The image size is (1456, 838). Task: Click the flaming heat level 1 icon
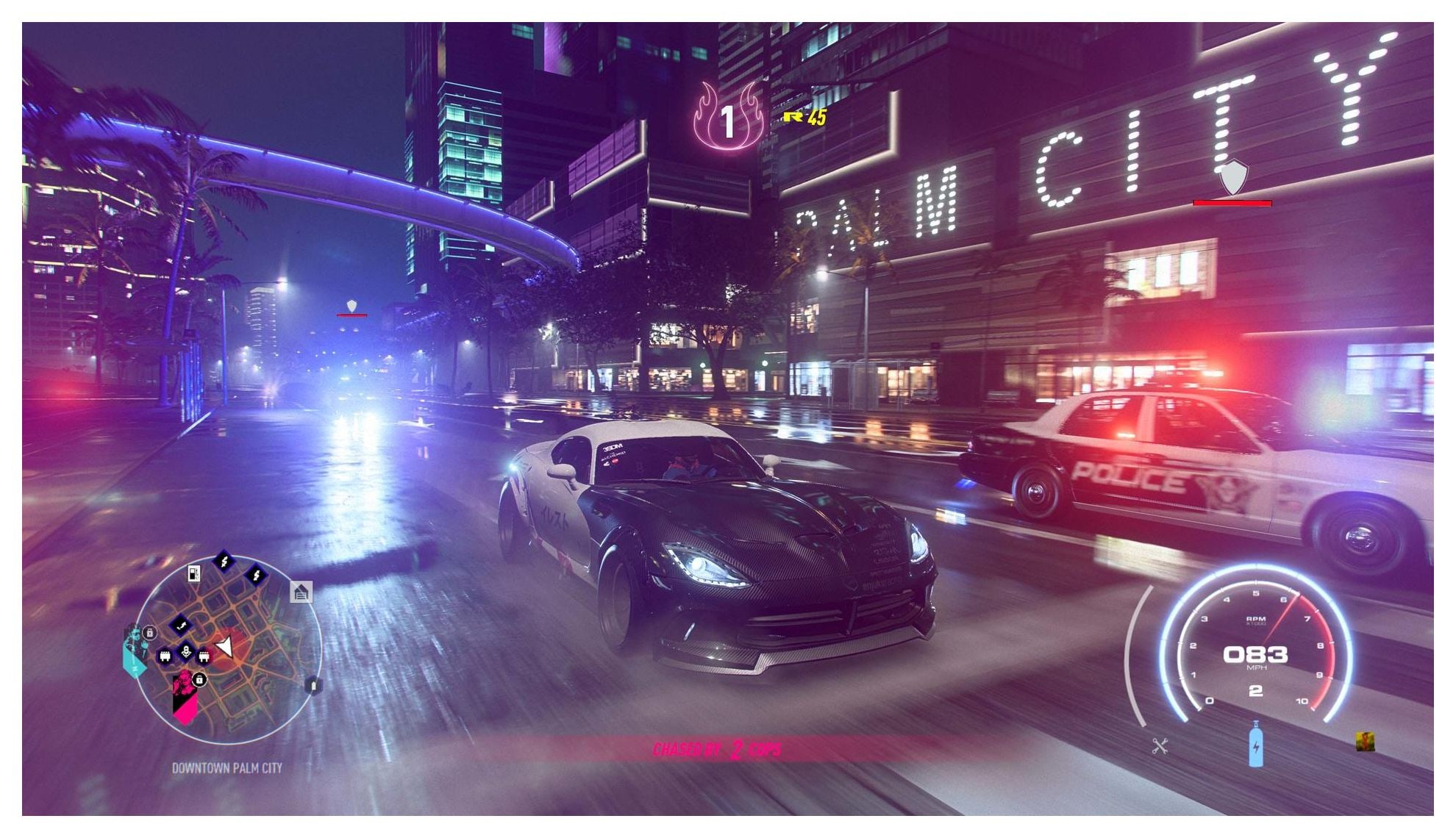pyautogui.click(x=727, y=118)
